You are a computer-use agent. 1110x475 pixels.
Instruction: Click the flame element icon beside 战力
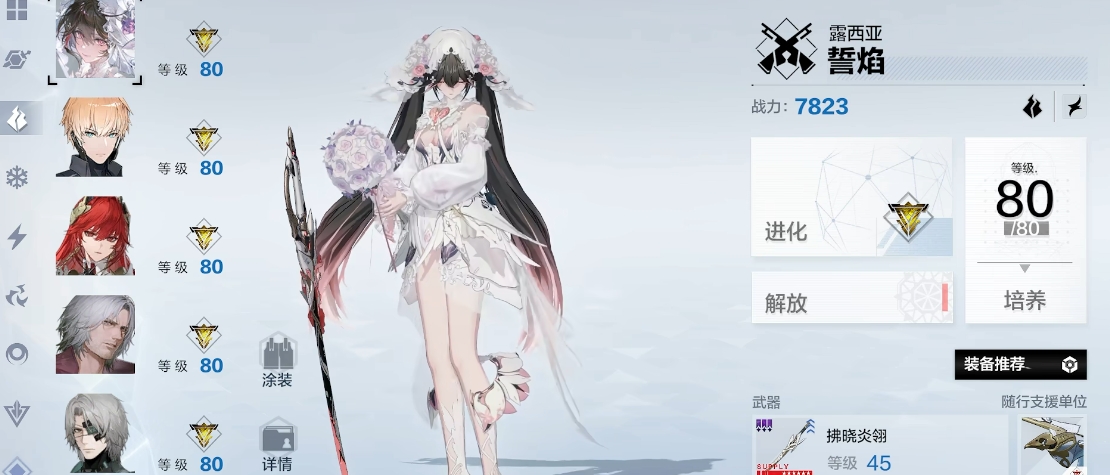pyautogui.click(x=1032, y=106)
